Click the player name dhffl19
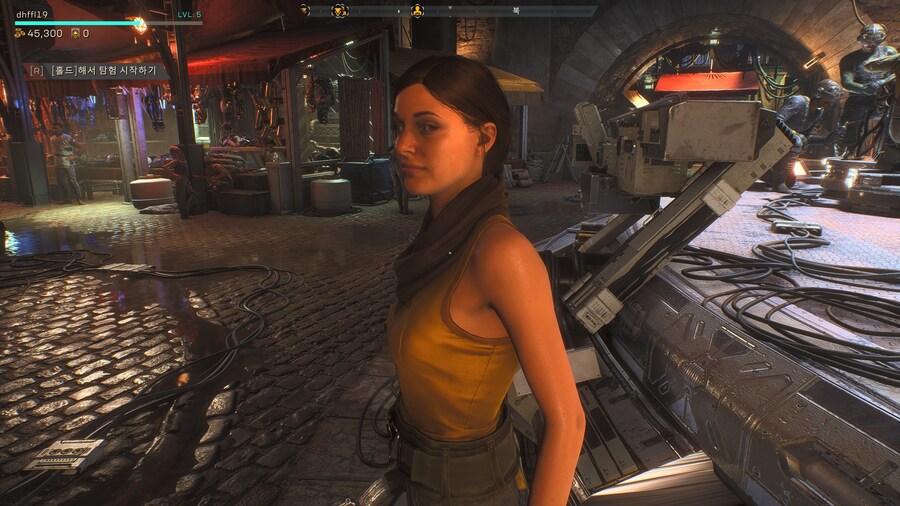Image resolution: width=900 pixels, height=506 pixels. pyautogui.click(x=33, y=14)
